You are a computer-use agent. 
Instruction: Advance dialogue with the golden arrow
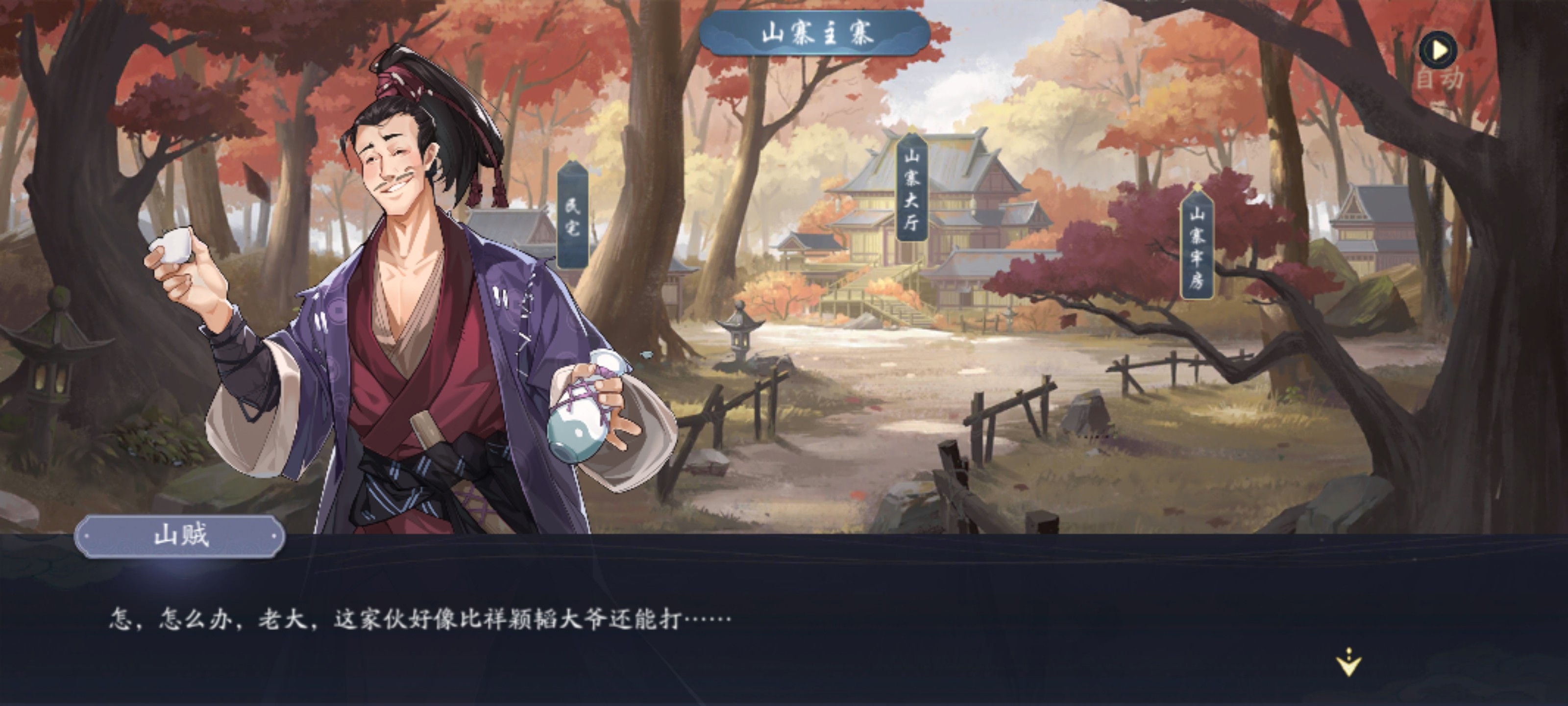(1349, 663)
